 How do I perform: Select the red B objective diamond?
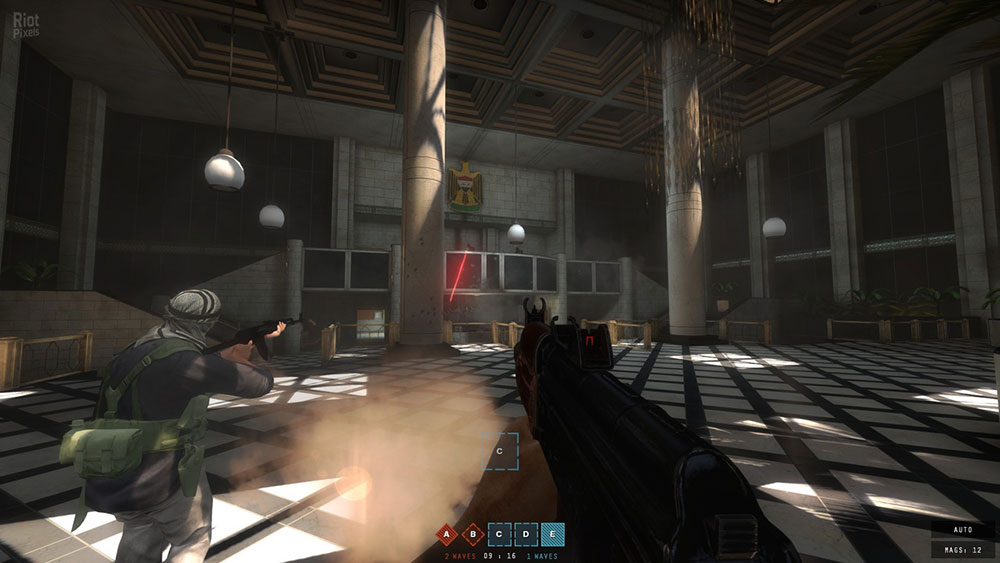point(473,534)
